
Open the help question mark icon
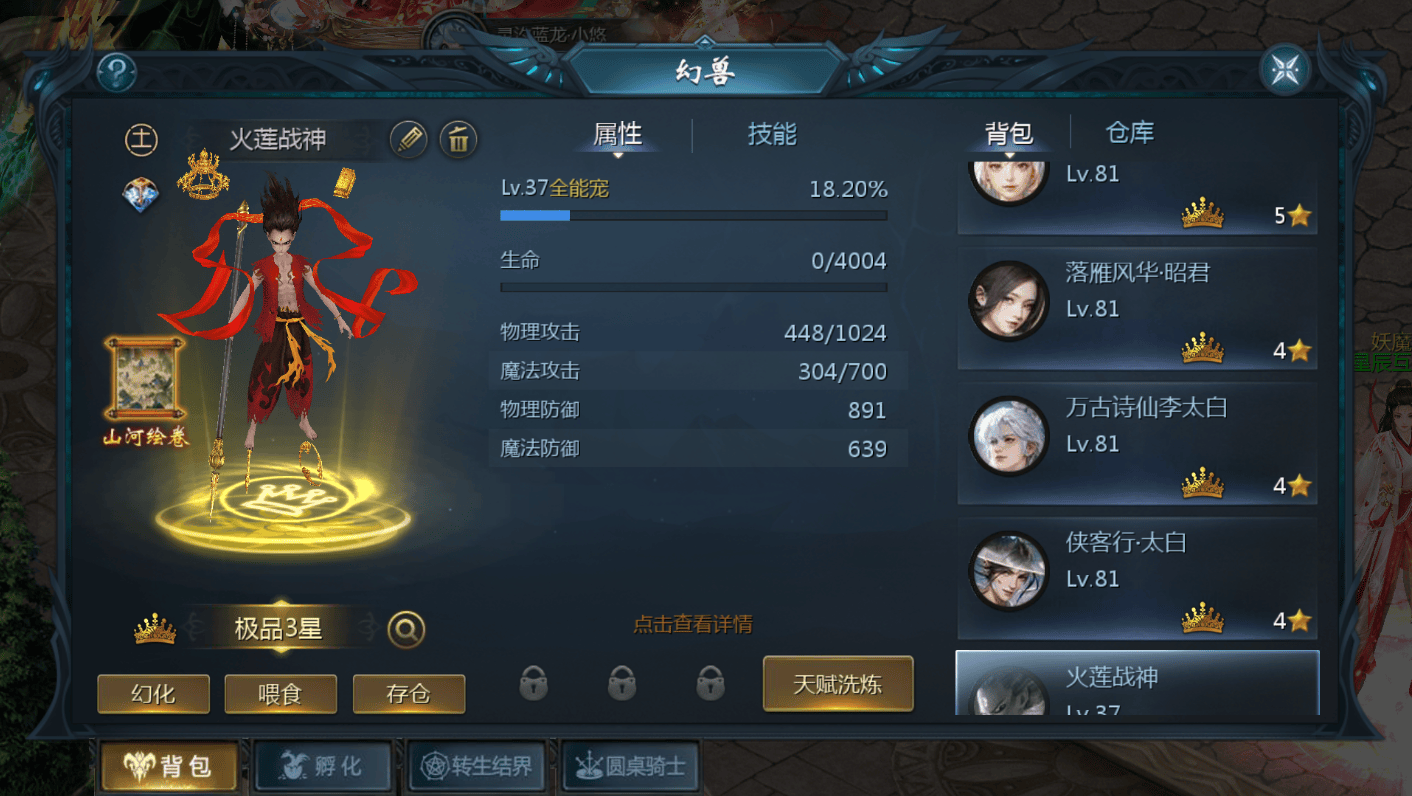point(117,73)
